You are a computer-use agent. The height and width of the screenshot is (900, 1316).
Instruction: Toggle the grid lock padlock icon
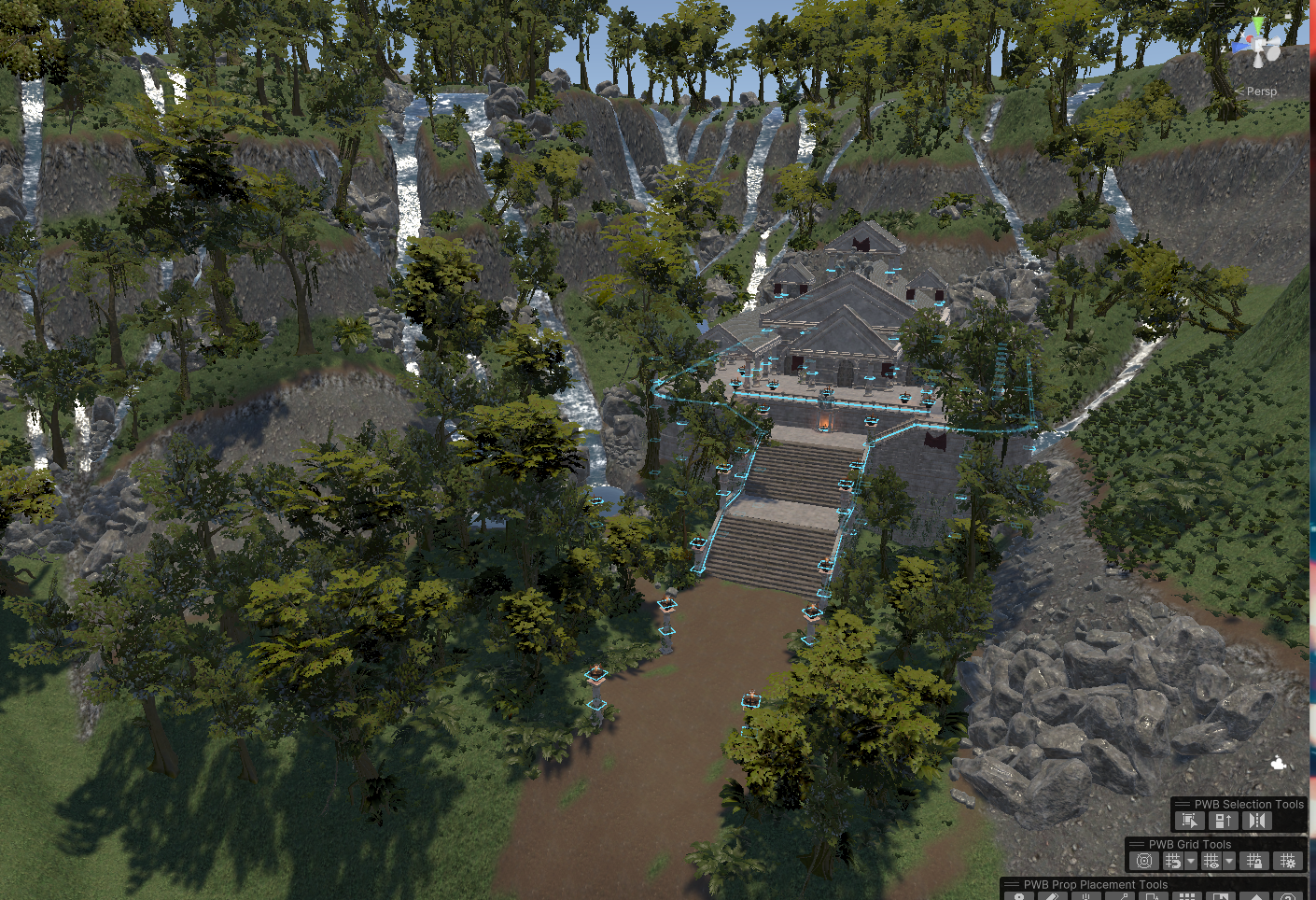click(1256, 861)
